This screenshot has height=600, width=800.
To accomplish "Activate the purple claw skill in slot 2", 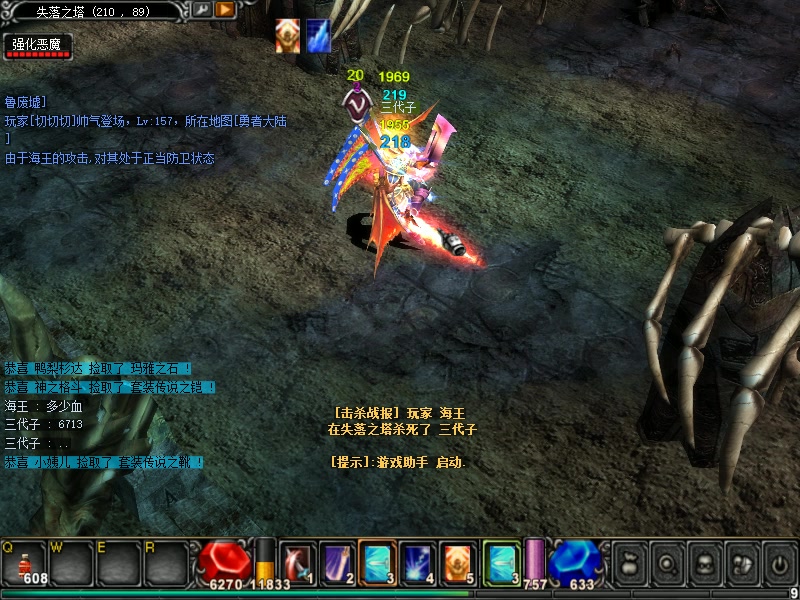I will [x=337, y=562].
